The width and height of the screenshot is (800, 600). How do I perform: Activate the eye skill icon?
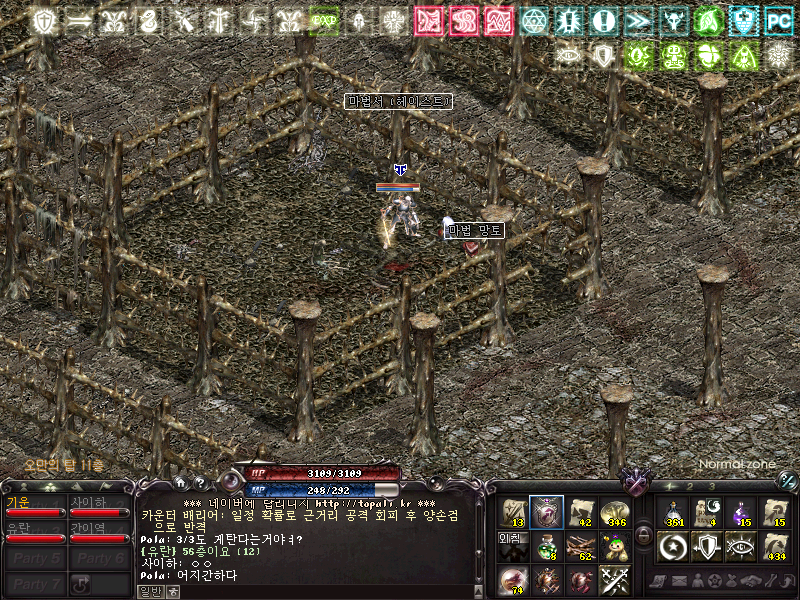(740, 545)
